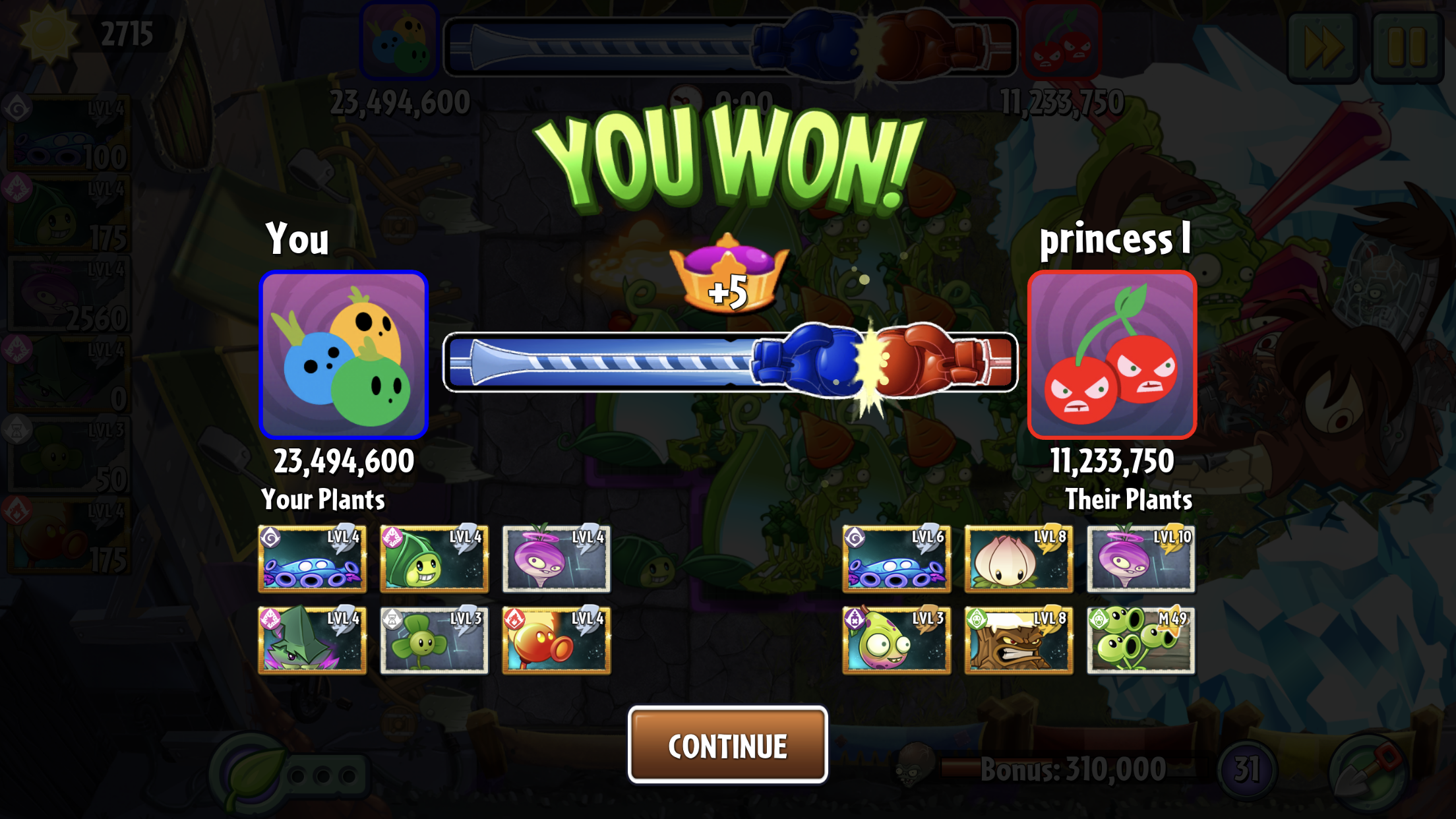View princess I's angry cherries avatar
Viewport: 1456px width, 819px height.
pos(1112,355)
